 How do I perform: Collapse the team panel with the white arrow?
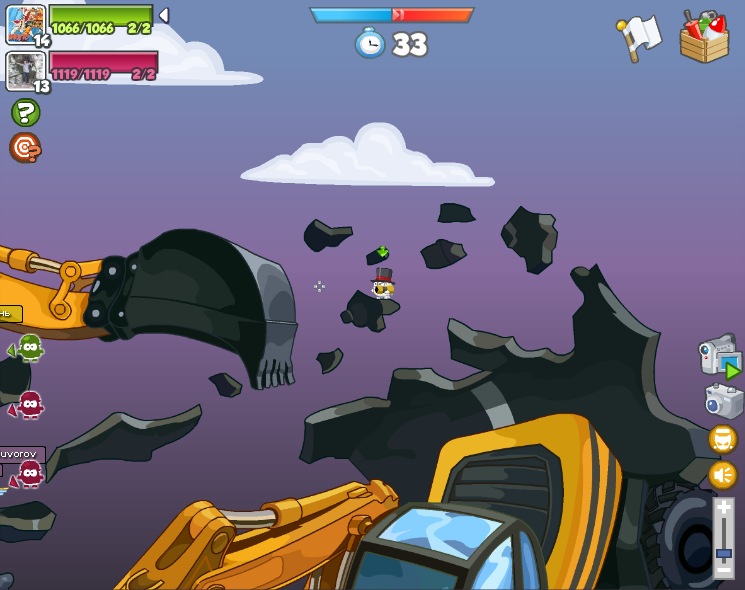point(164,16)
